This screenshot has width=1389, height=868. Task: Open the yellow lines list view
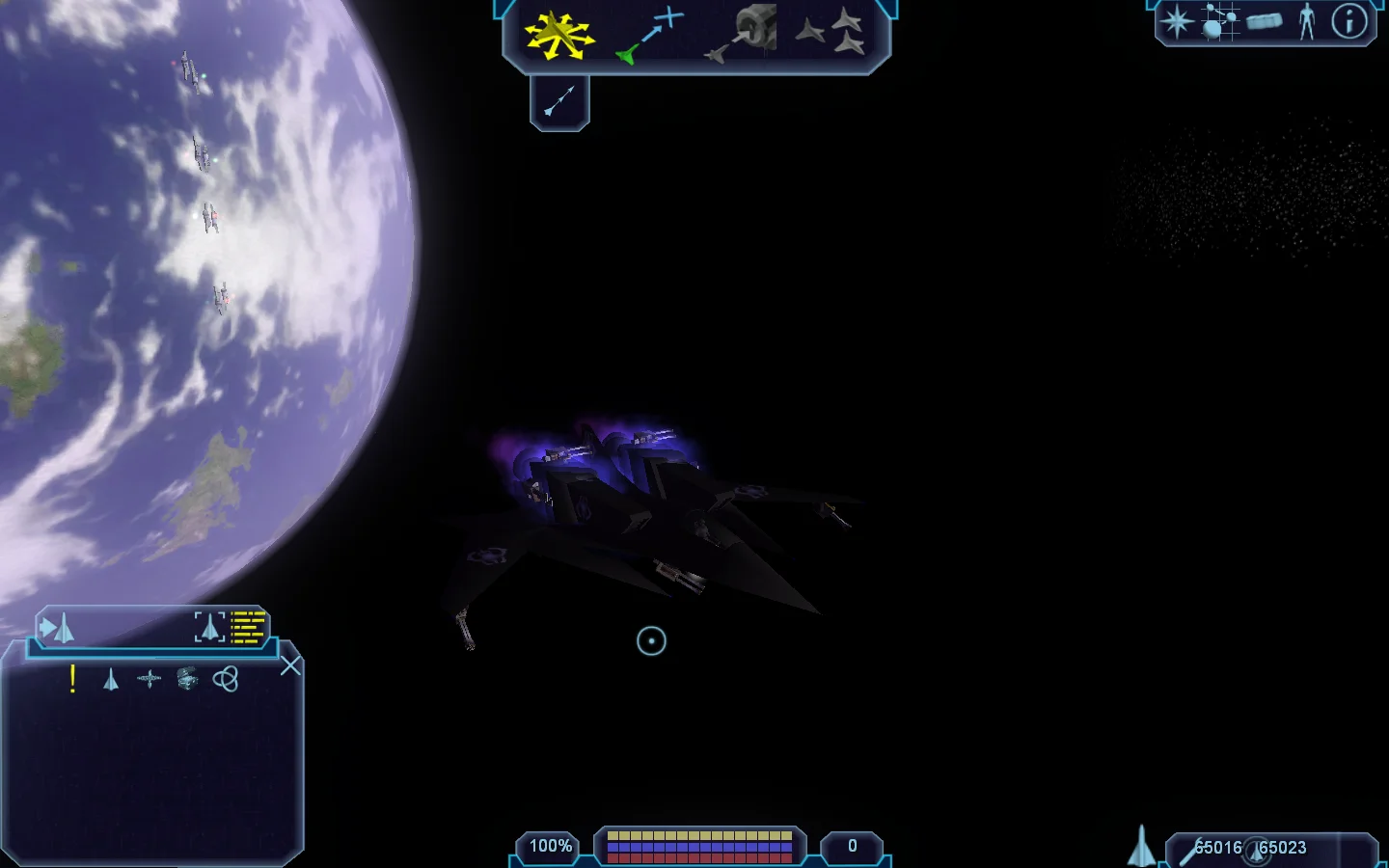pyautogui.click(x=248, y=627)
